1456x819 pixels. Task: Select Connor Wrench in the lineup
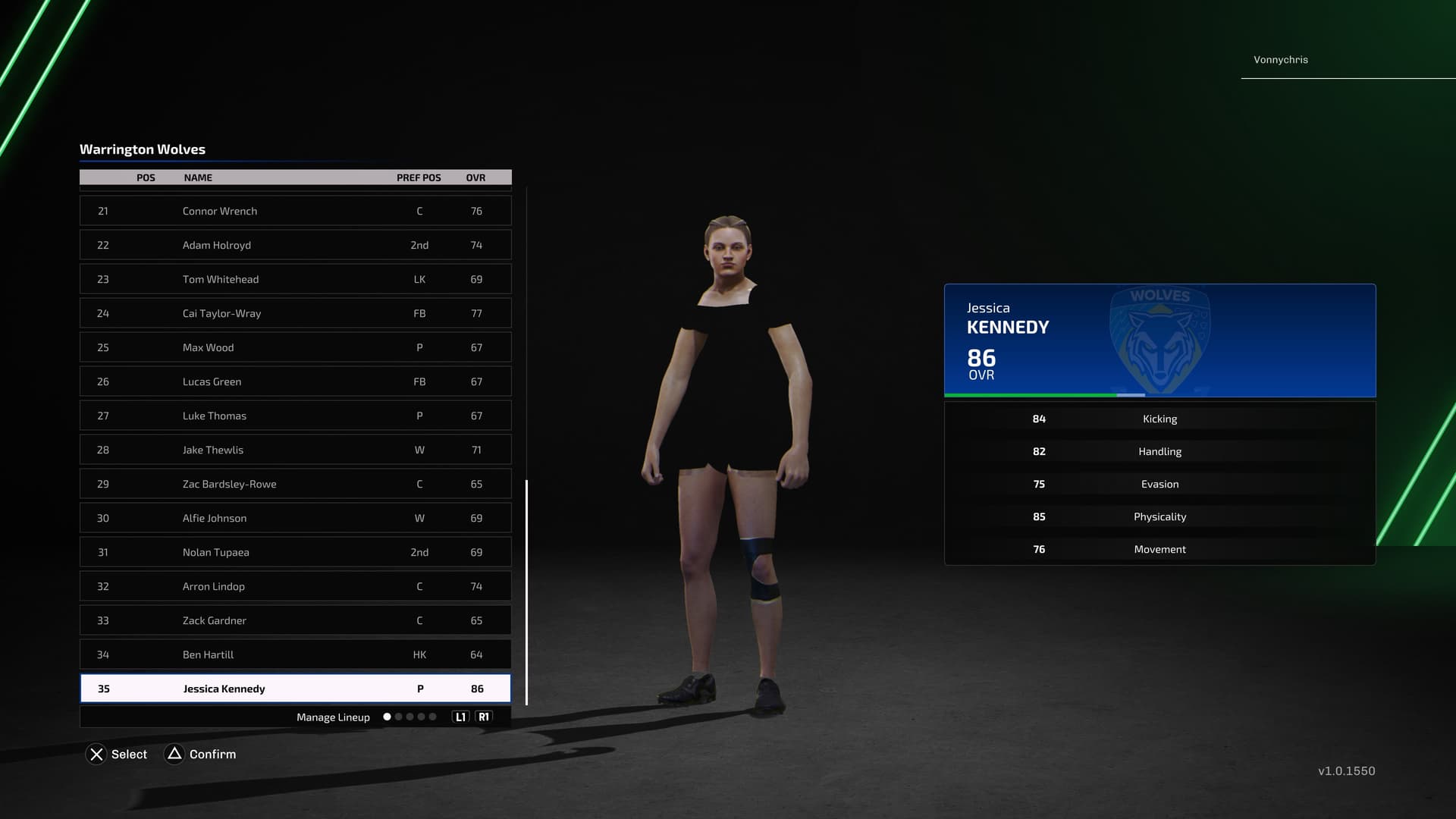pyautogui.click(x=295, y=211)
